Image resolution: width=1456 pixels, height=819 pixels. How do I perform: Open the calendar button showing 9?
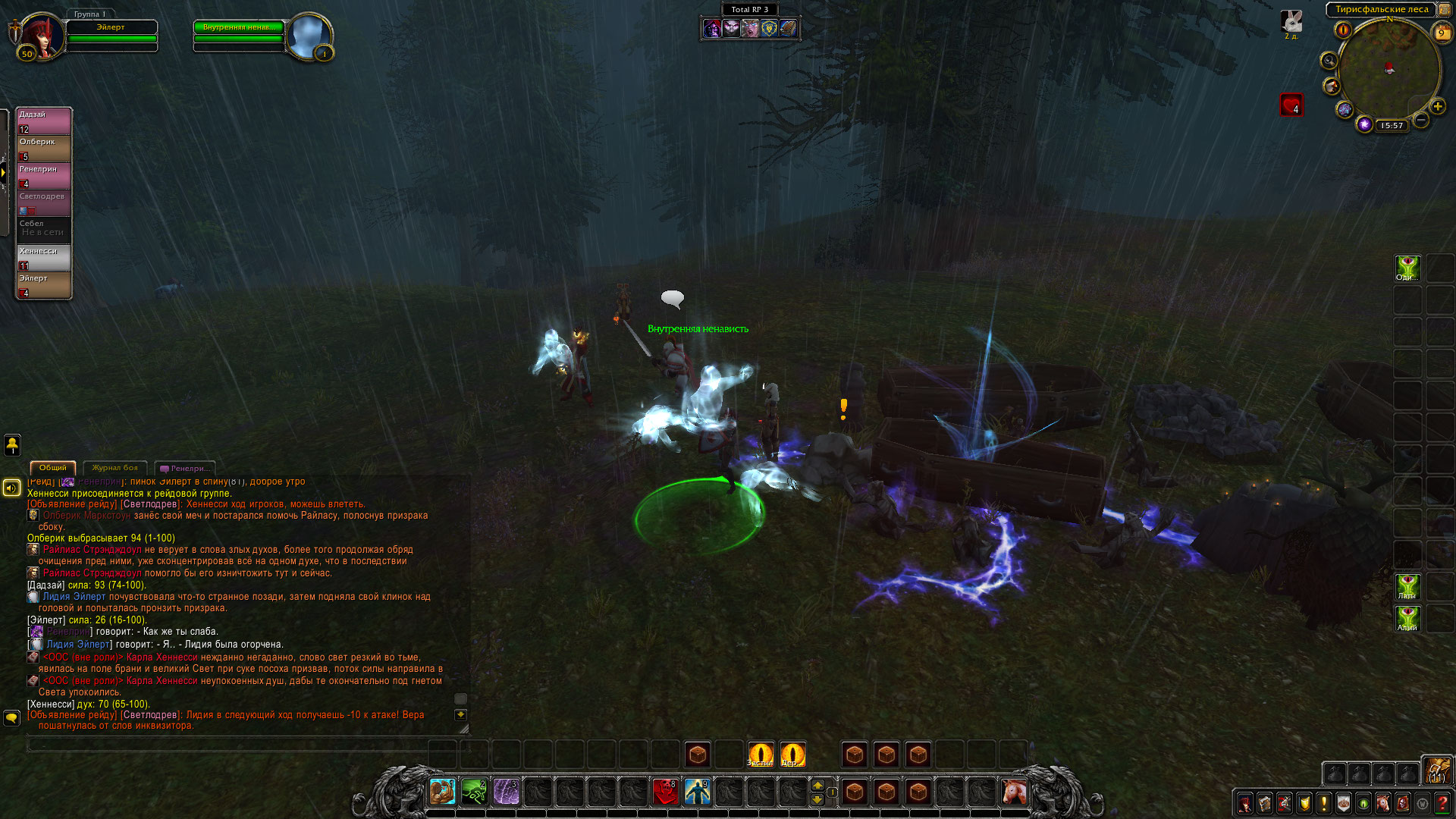pos(1441,32)
